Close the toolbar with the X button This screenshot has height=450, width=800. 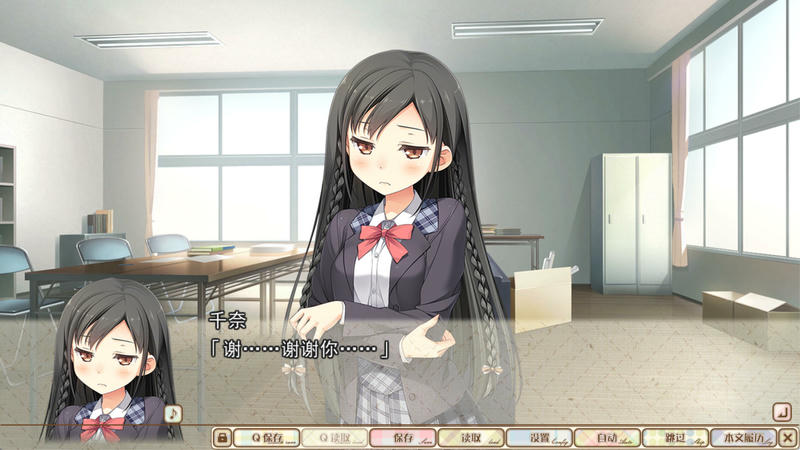[788, 437]
